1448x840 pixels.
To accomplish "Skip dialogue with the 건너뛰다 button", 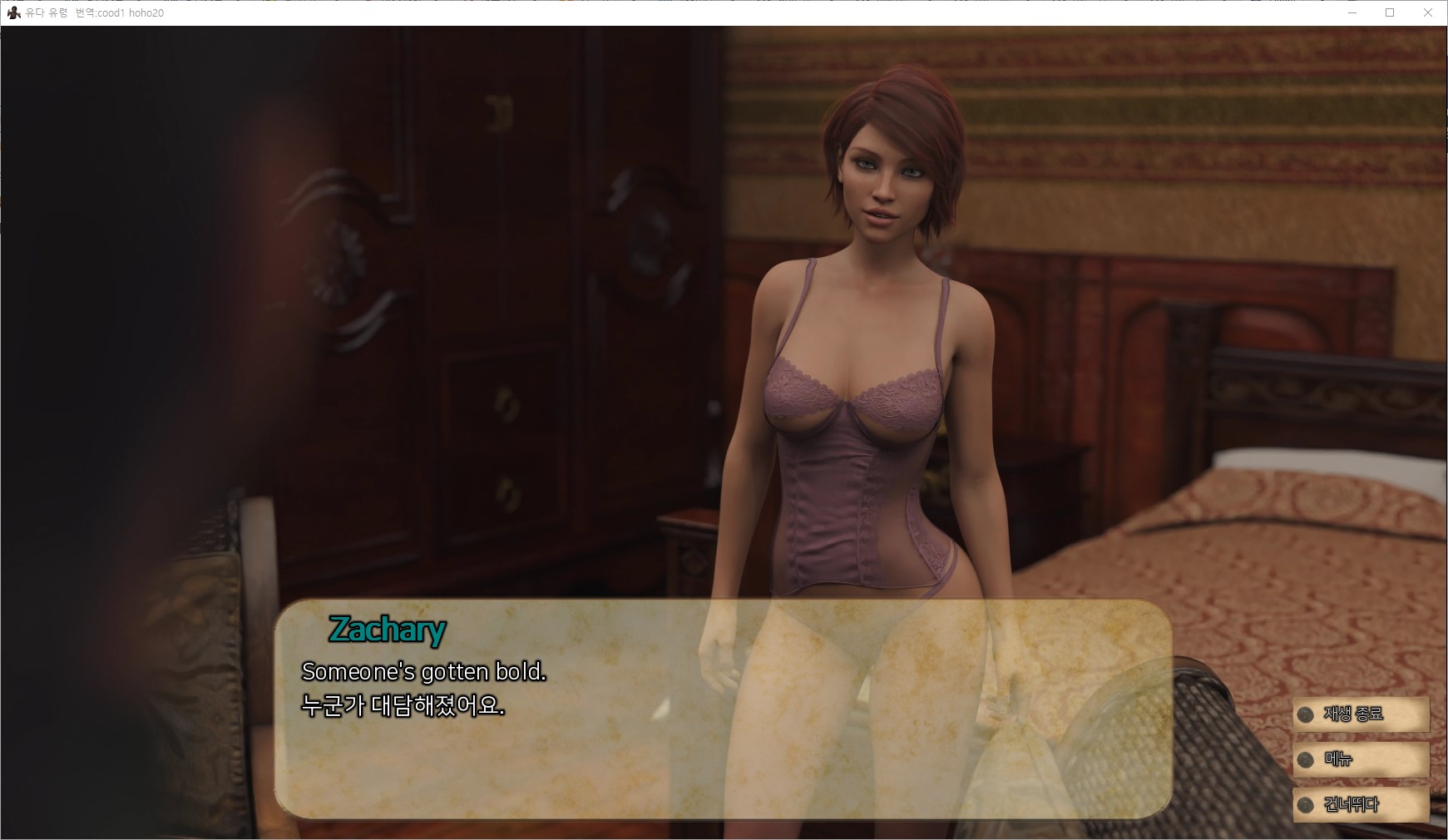I will tap(1360, 804).
